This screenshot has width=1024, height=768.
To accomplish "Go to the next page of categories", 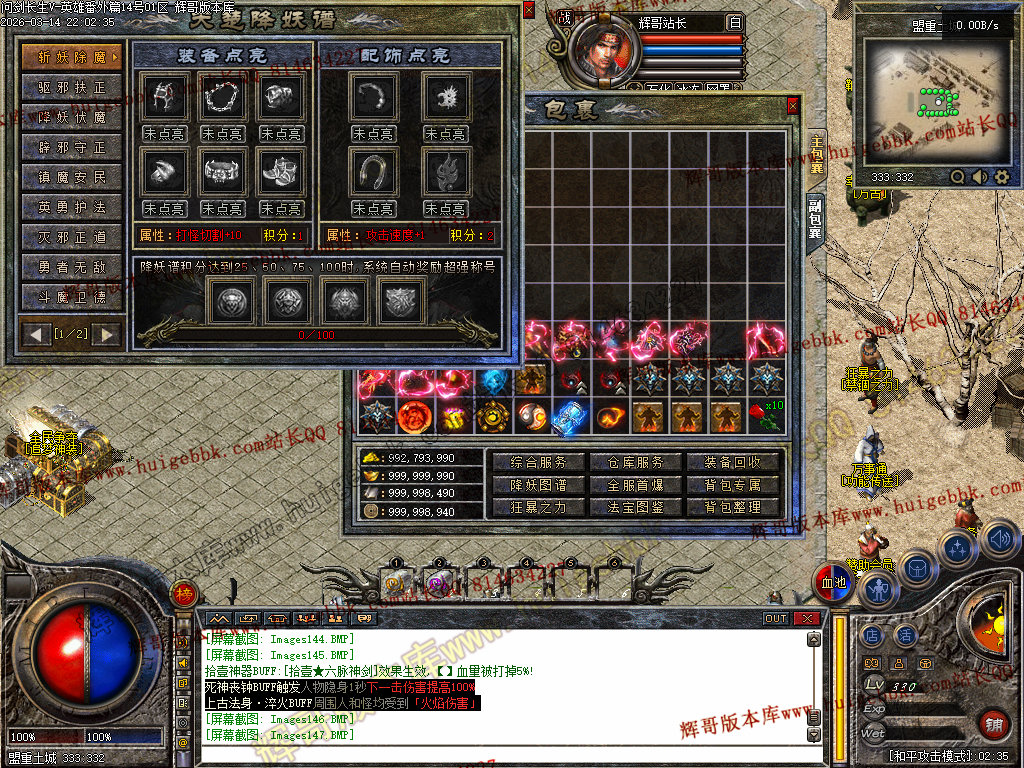I will 106,333.
